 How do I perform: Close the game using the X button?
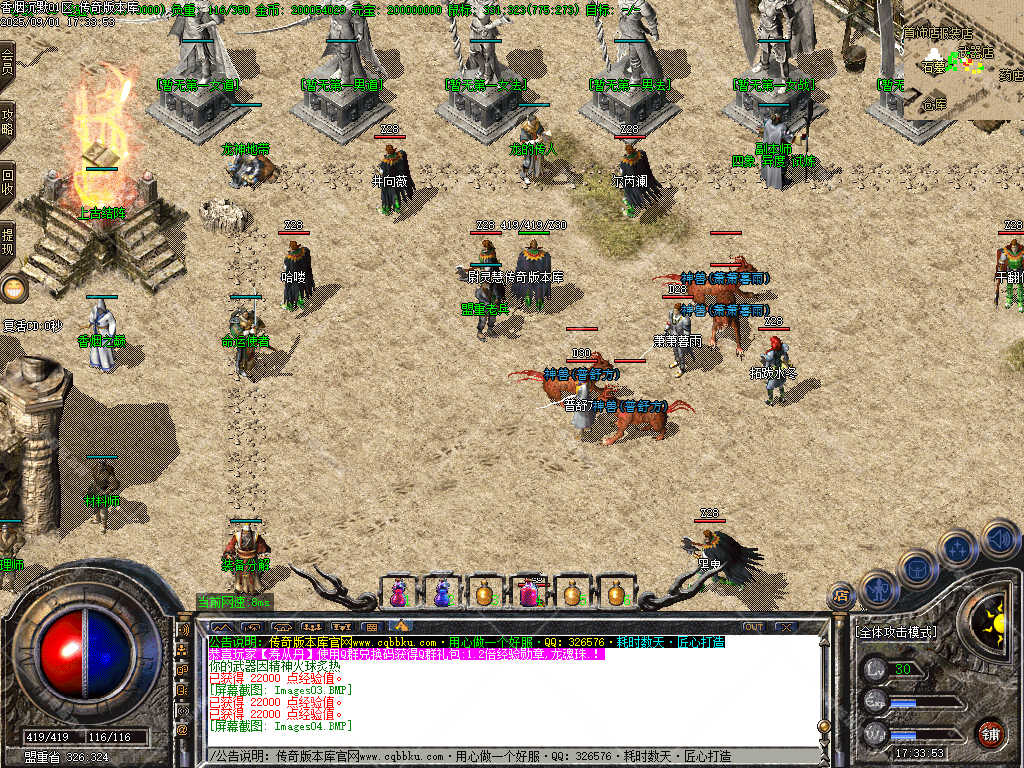point(785,627)
